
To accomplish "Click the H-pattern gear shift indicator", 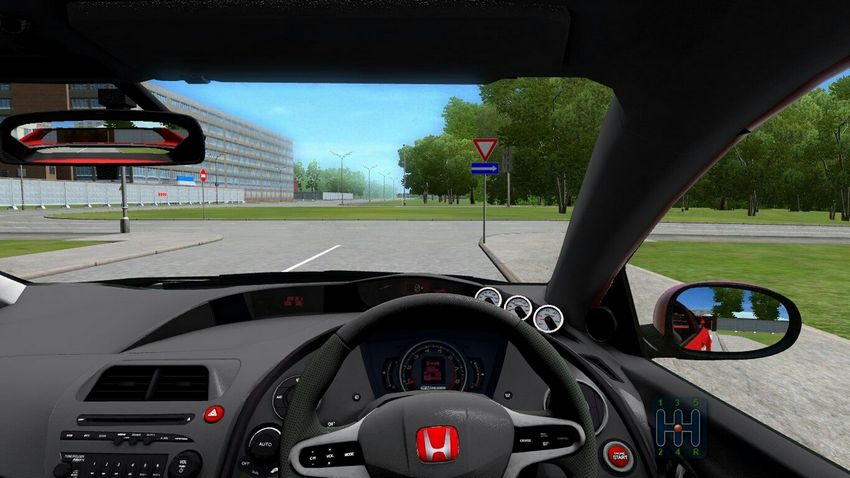I will pos(680,428).
